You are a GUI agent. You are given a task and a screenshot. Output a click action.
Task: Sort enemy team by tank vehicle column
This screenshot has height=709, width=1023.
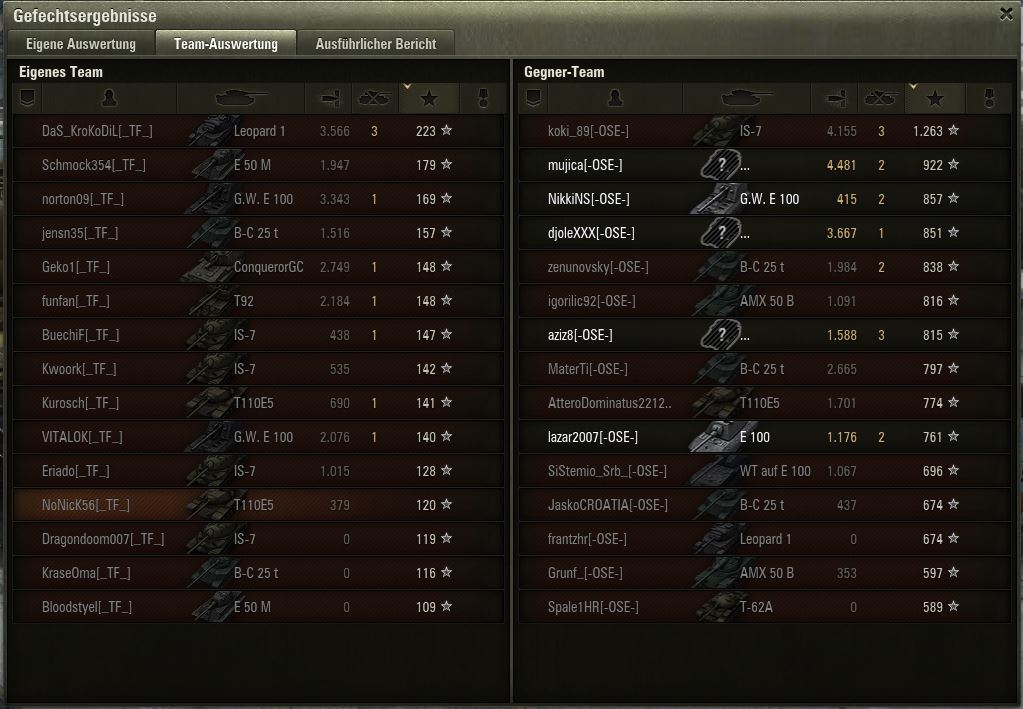[x=747, y=98]
